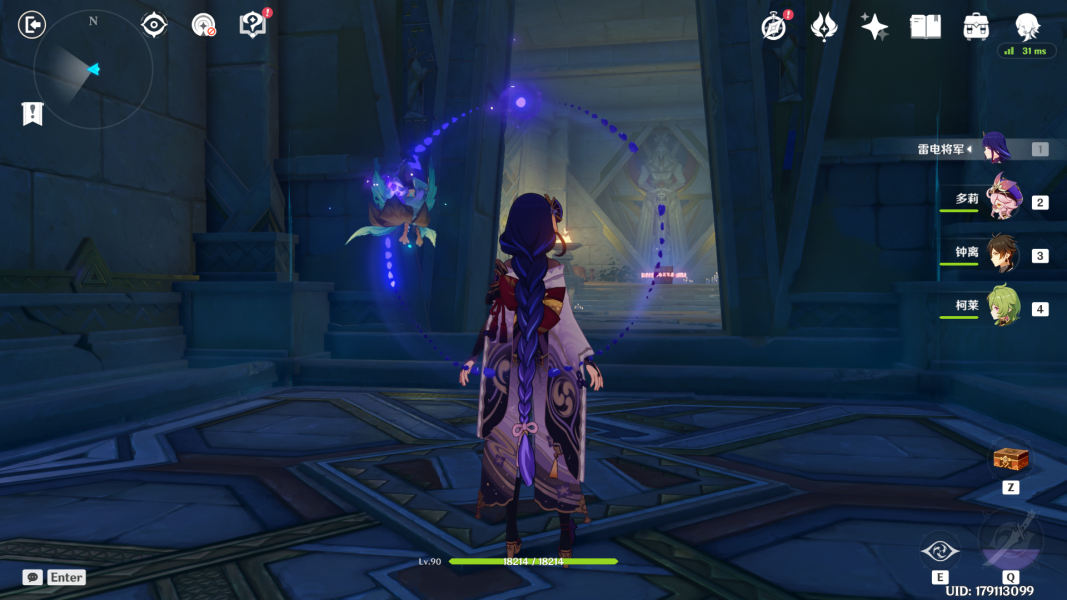Screen dimensions: 1067x600
Task: Leave the domain via the exit icon
Action: [x=32, y=25]
